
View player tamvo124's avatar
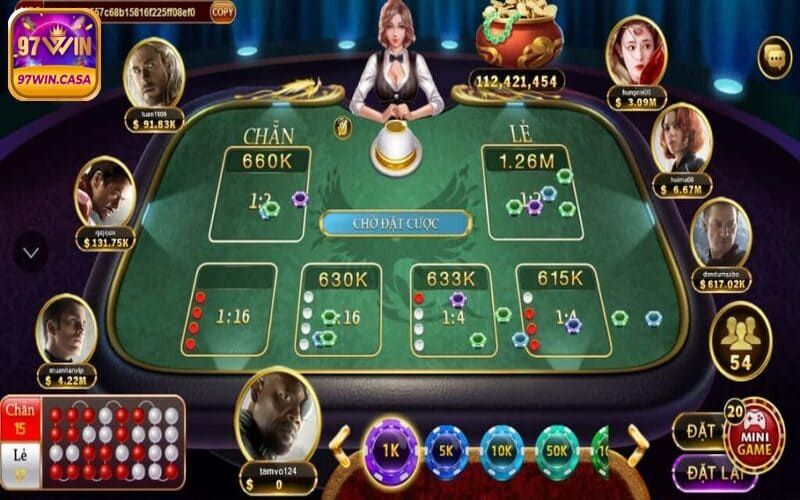pos(277,412)
